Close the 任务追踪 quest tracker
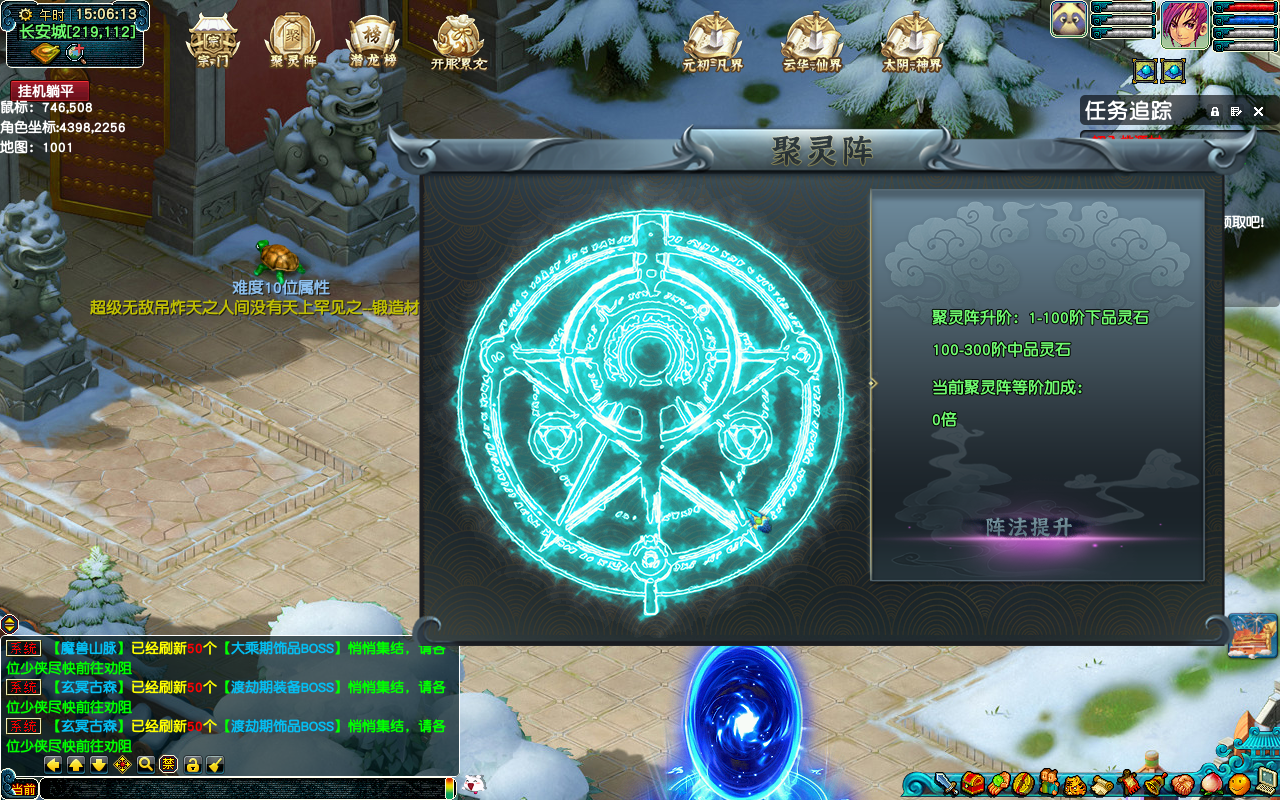 [1259, 112]
